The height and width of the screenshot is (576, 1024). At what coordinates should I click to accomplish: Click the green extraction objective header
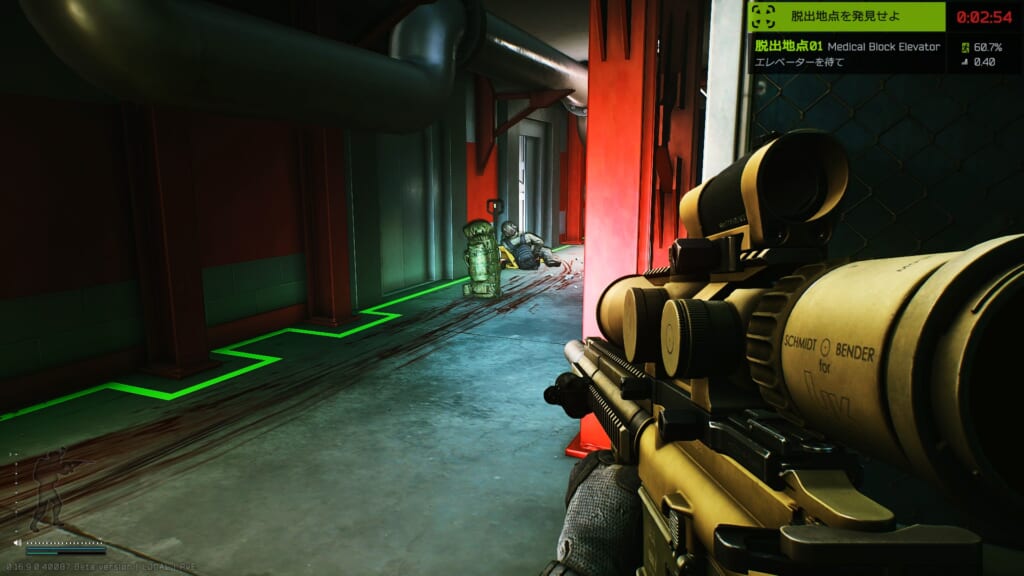pyautogui.click(x=846, y=16)
